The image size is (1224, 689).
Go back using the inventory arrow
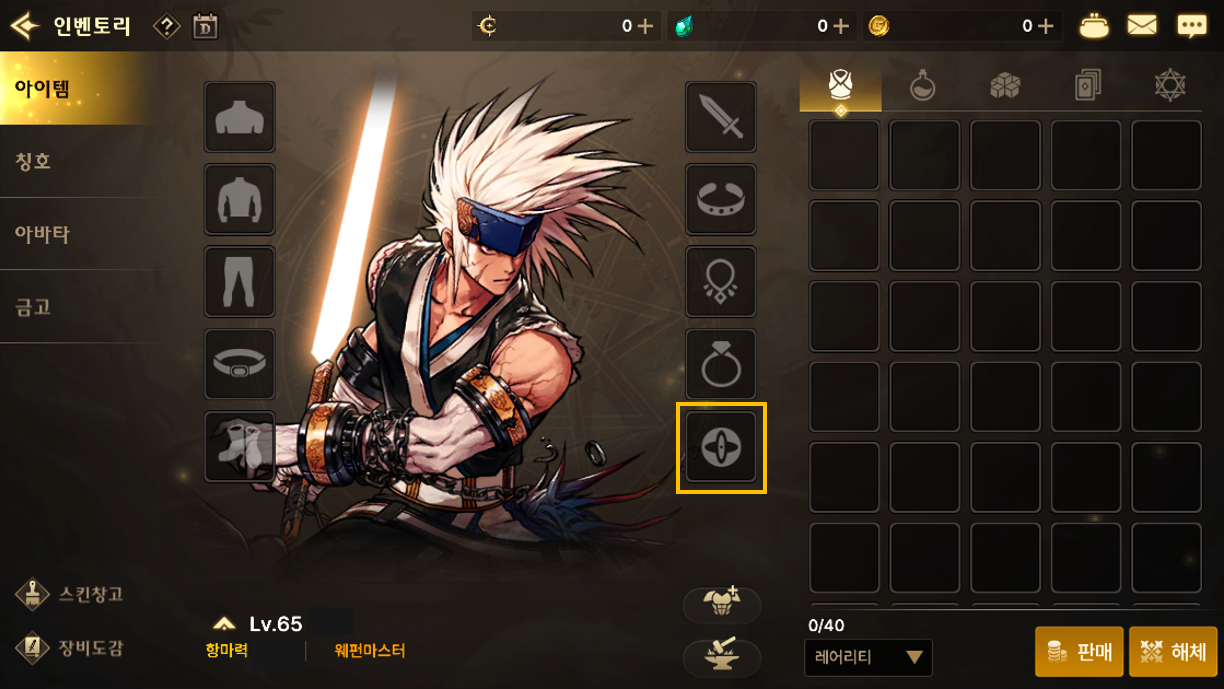point(24,25)
